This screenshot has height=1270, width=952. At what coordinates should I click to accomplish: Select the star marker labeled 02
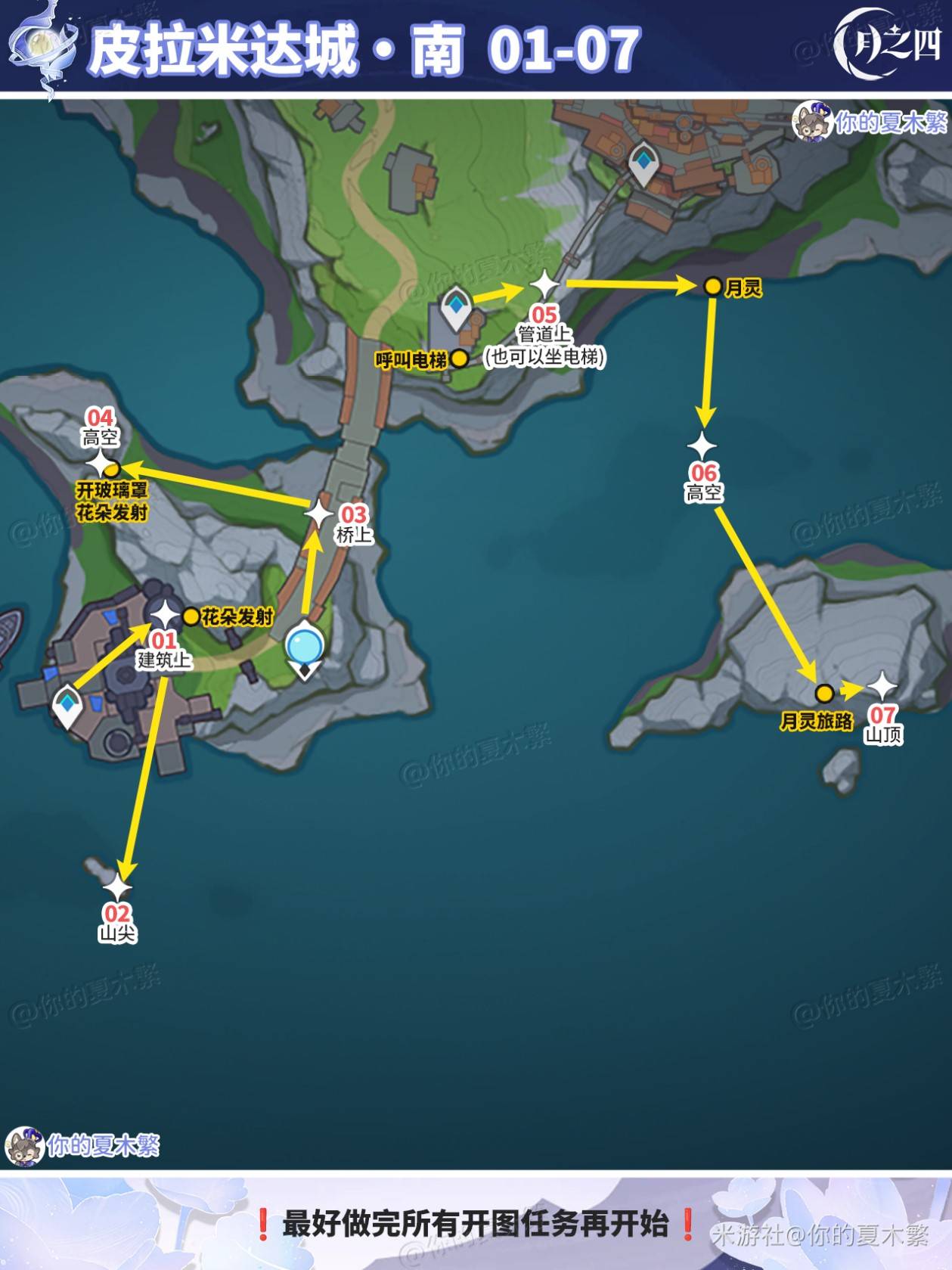[117, 887]
